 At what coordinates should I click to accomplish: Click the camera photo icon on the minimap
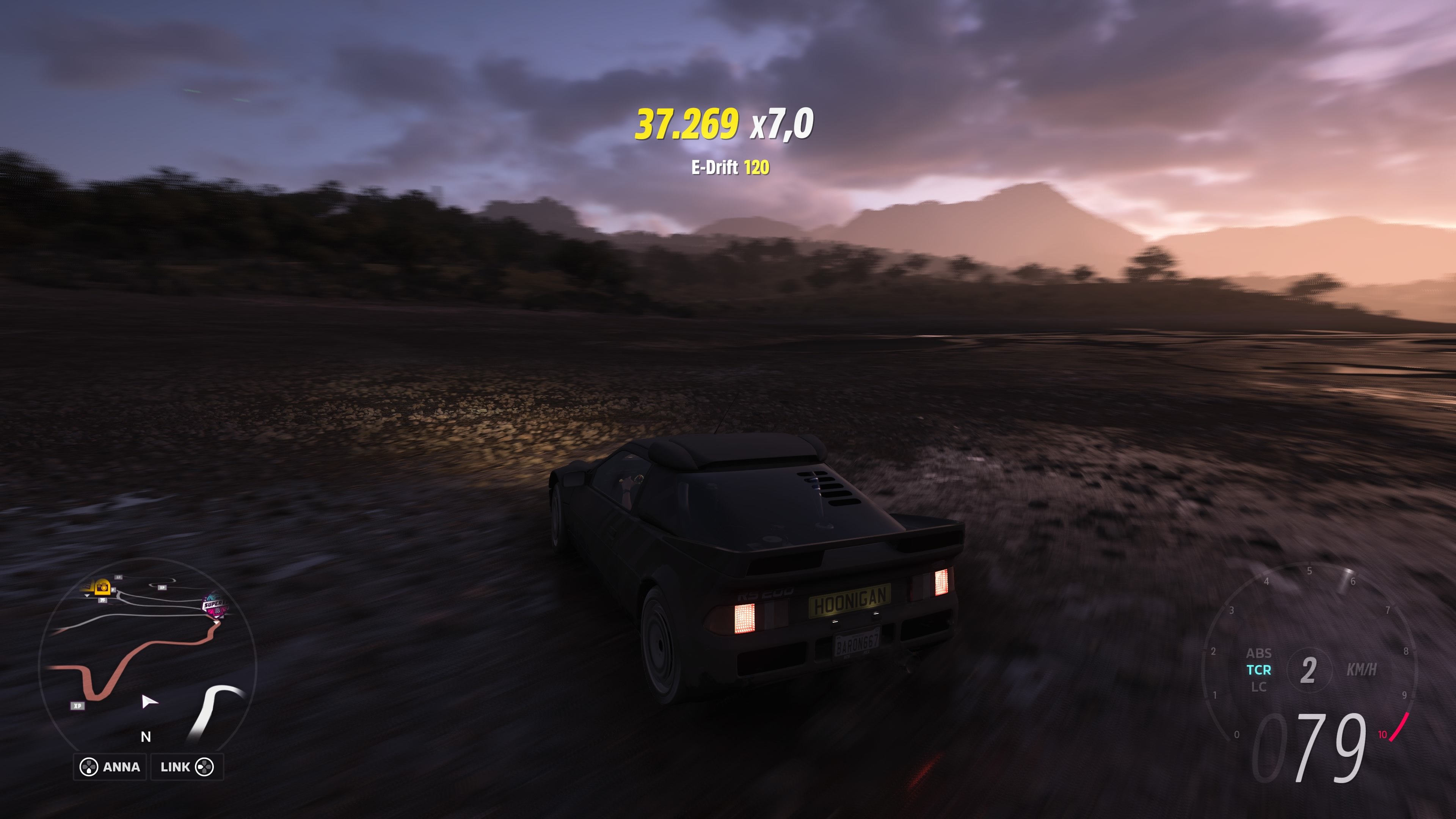102,588
